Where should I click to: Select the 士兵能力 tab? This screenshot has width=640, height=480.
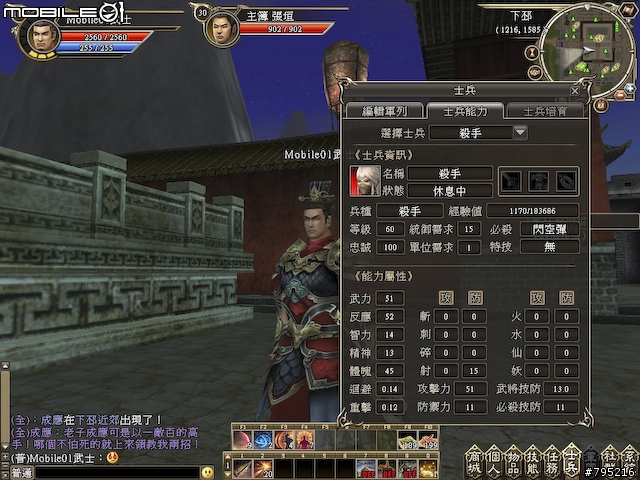[465, 111]
